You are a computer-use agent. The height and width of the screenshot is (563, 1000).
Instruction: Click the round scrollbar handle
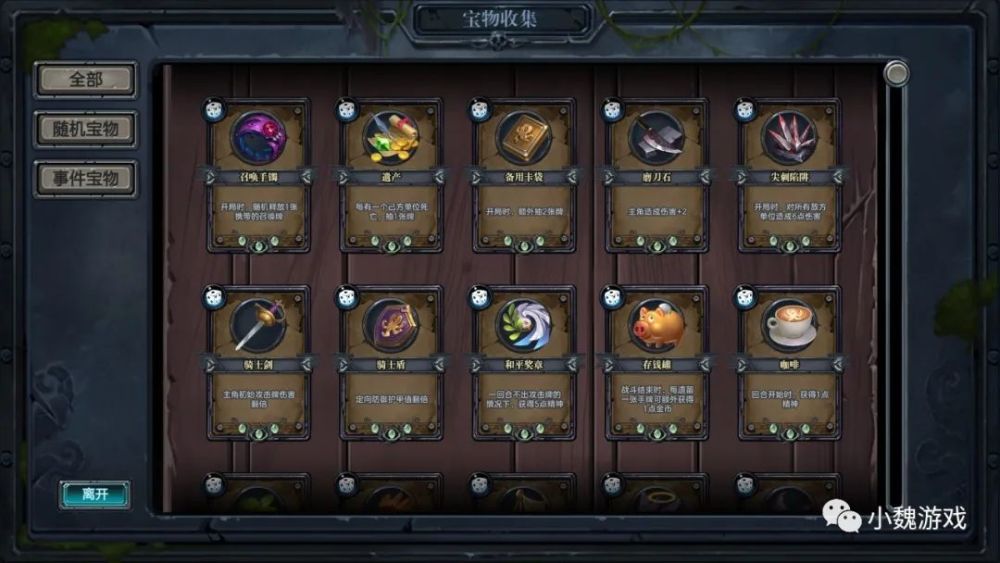point(896,73)
